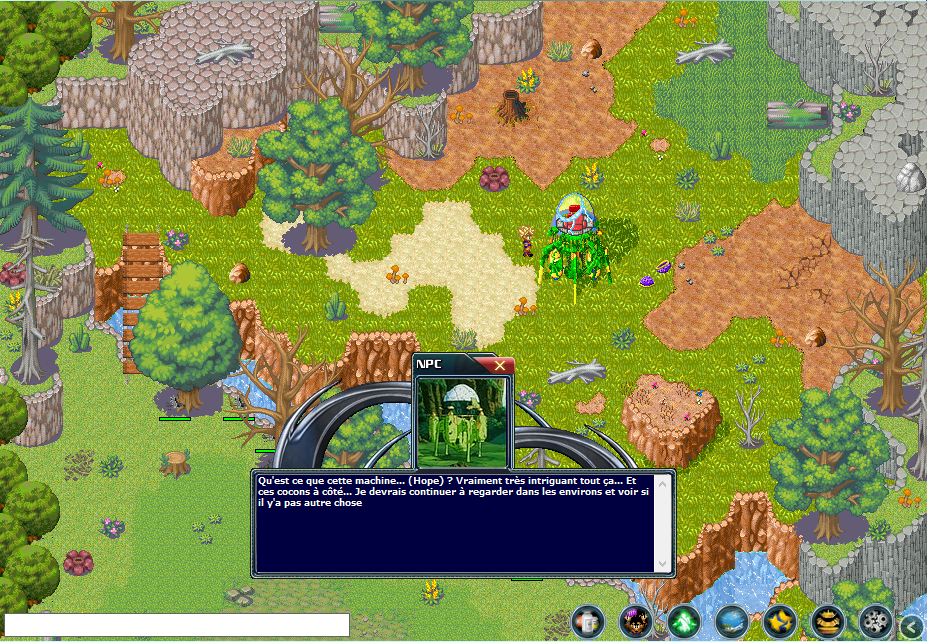Click the NPC machine portrait thumbnail
Screen dimensions: 927x642
[462, 420]
